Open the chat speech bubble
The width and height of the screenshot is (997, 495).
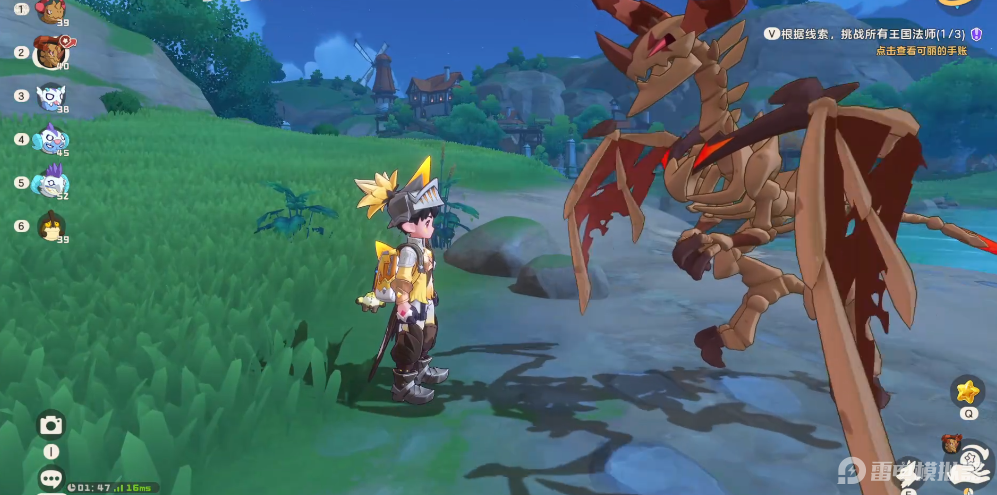(51, 479)
